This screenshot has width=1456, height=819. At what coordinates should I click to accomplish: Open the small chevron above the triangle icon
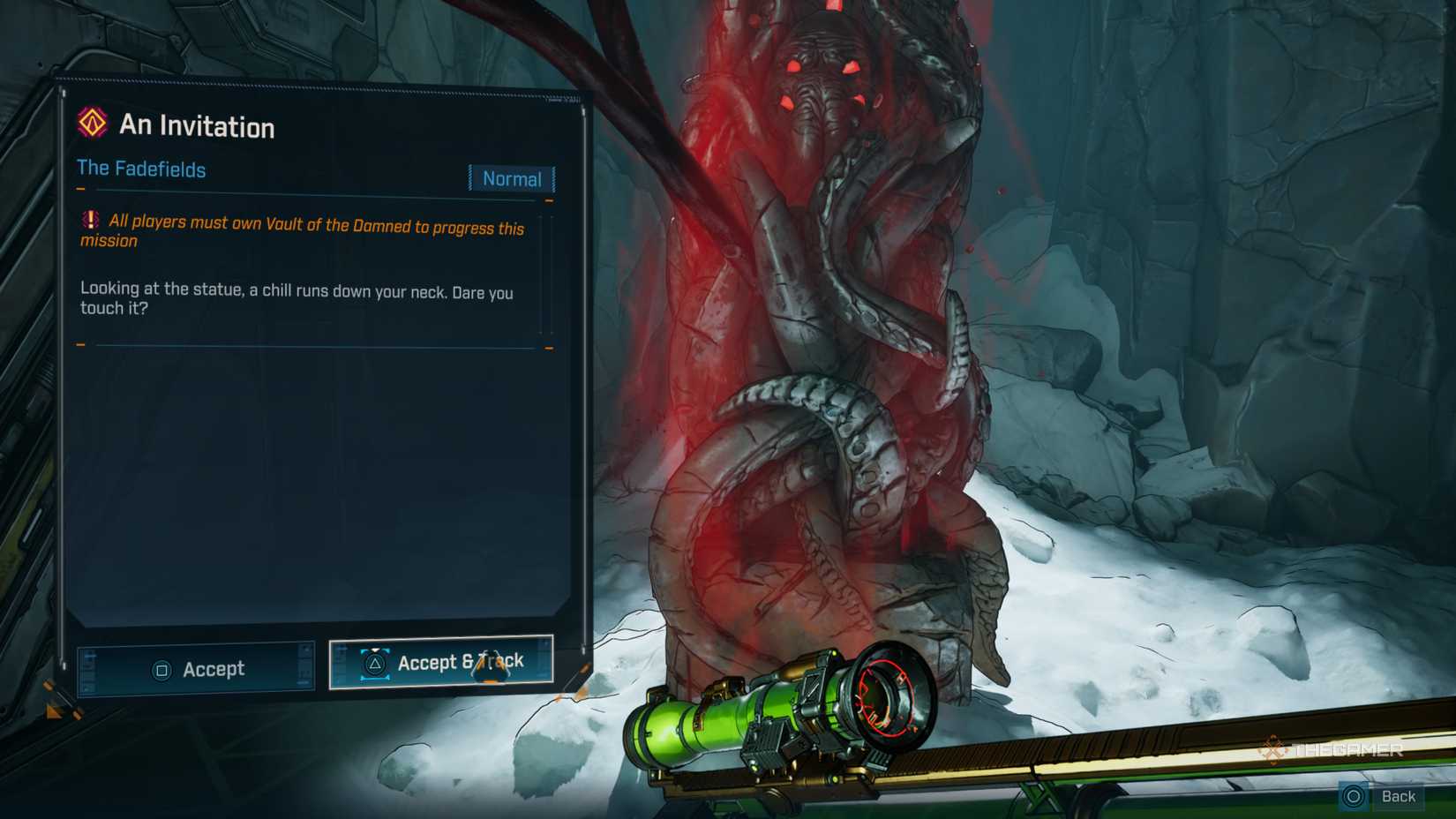(374, 649)
